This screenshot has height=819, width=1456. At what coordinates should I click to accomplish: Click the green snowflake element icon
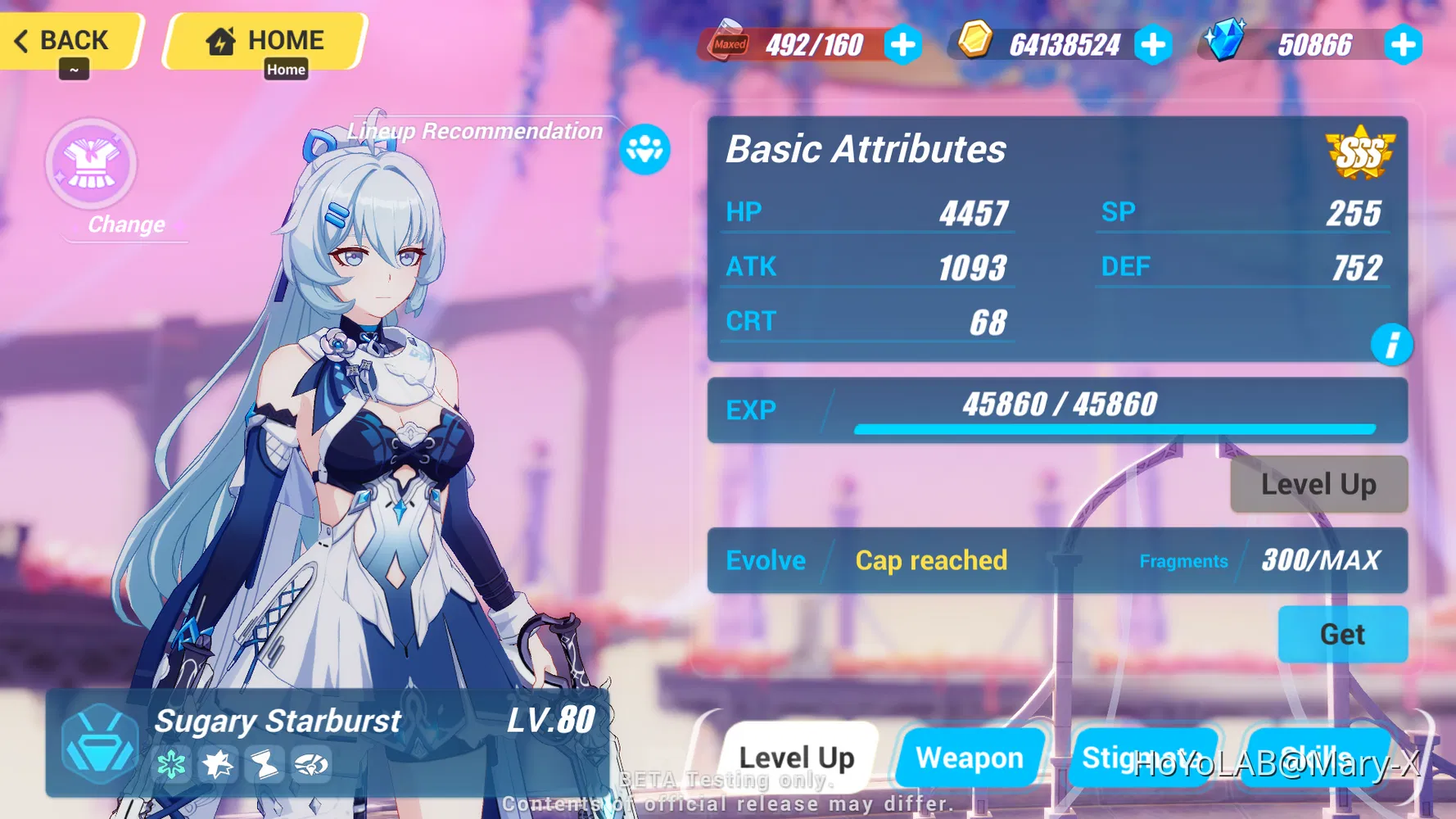coord(172,765)
